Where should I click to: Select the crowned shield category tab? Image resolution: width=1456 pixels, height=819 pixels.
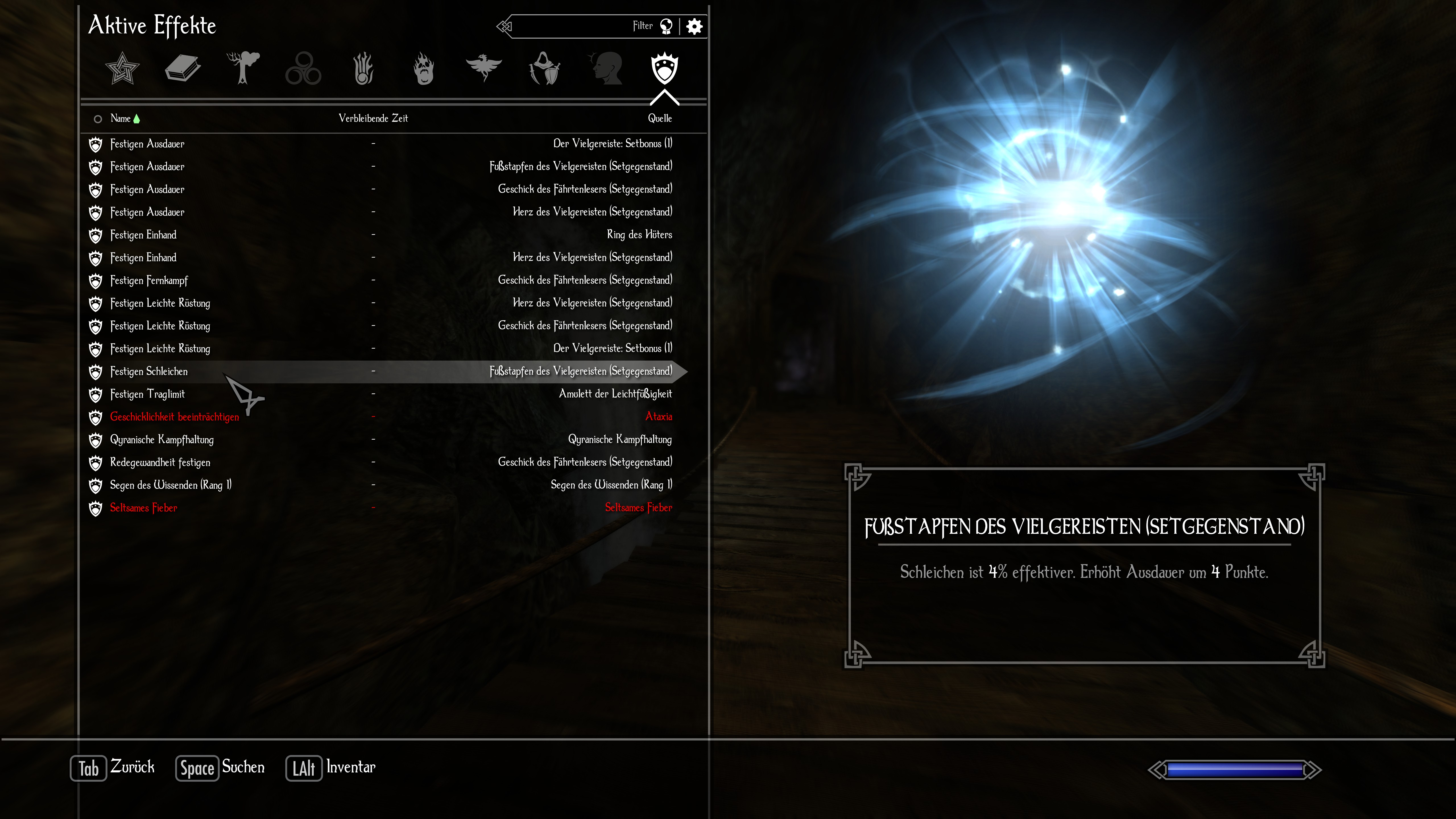pyautogui.click(x=665, y=68)
